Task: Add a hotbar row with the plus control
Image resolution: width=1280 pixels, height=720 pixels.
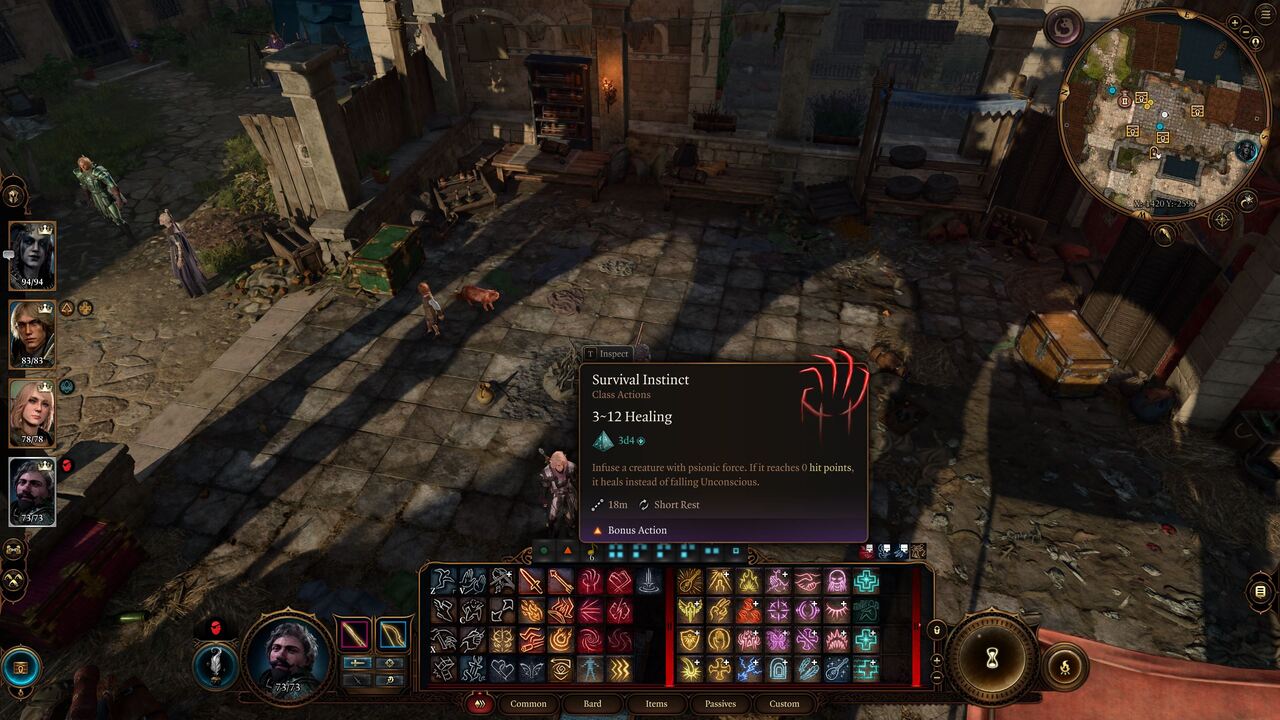Action: click(936, 659)
